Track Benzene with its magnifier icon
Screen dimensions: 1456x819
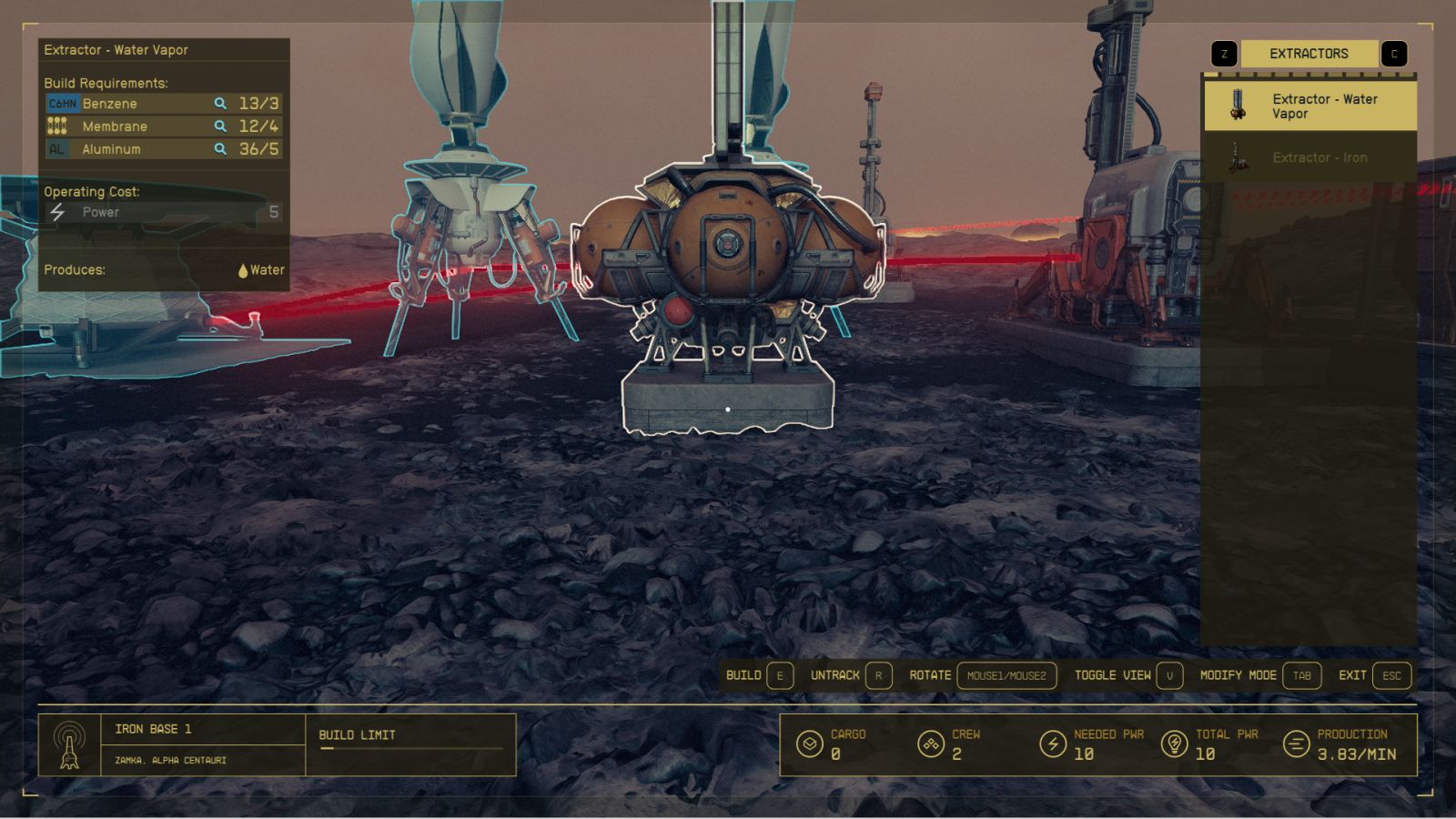coord(220,104)
